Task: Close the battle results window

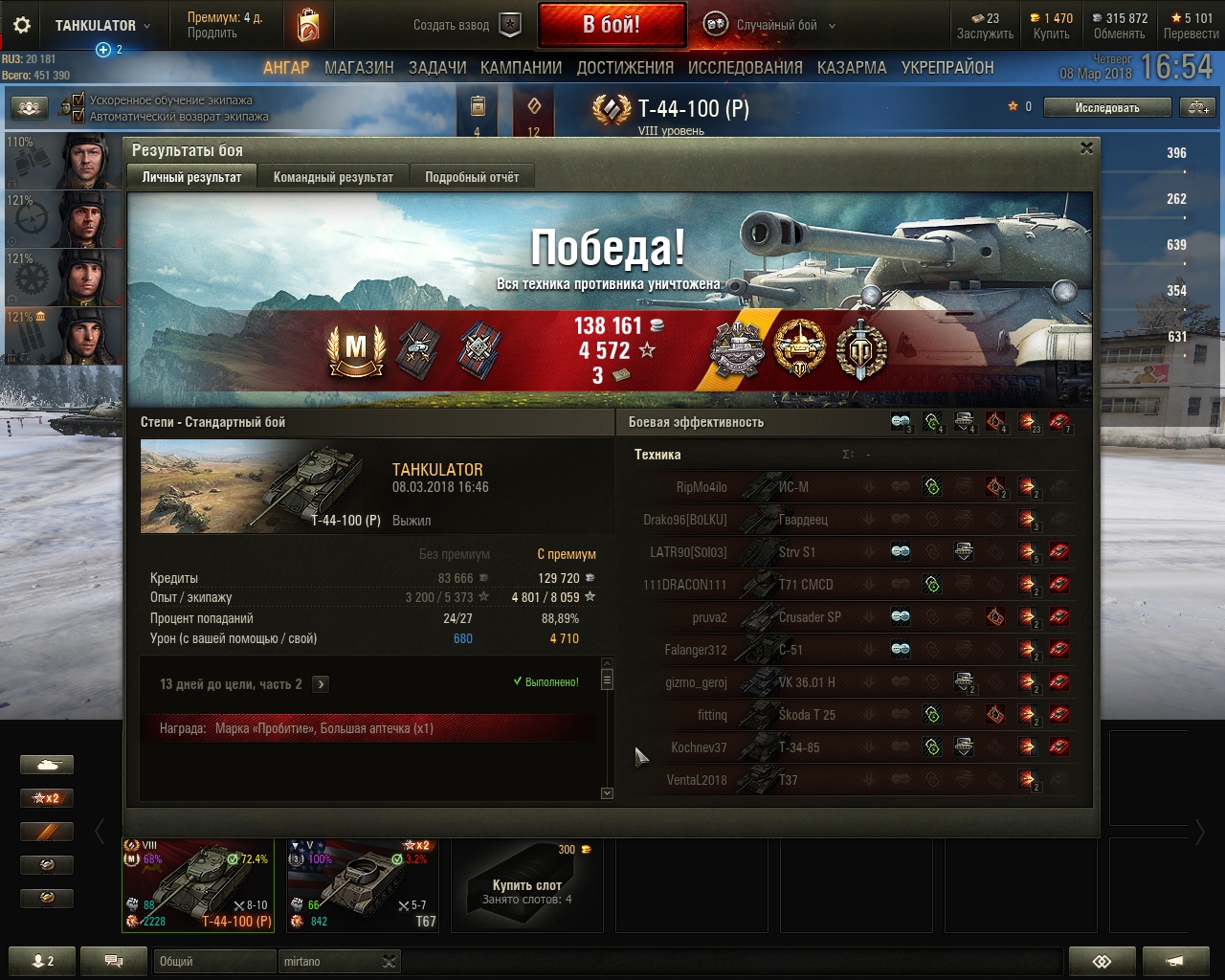Action: click(x=1086, y=148)
